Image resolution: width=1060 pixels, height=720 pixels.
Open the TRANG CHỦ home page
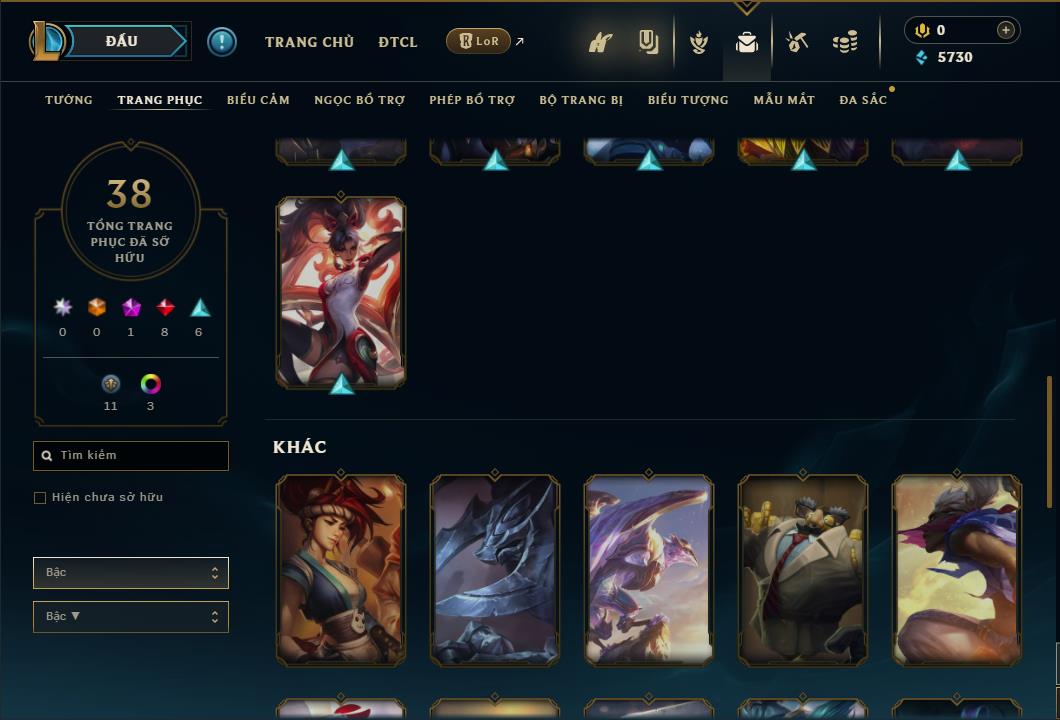(x=309, y=42)
